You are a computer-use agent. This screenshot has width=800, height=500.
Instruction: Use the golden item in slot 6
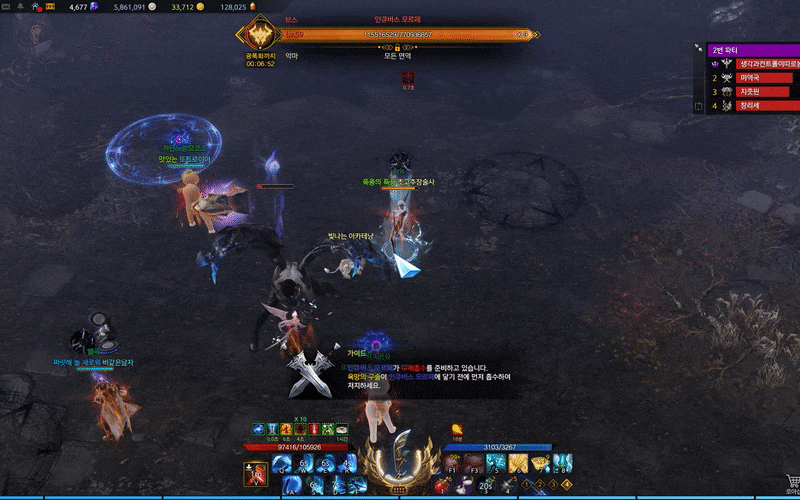pos(518,463)
